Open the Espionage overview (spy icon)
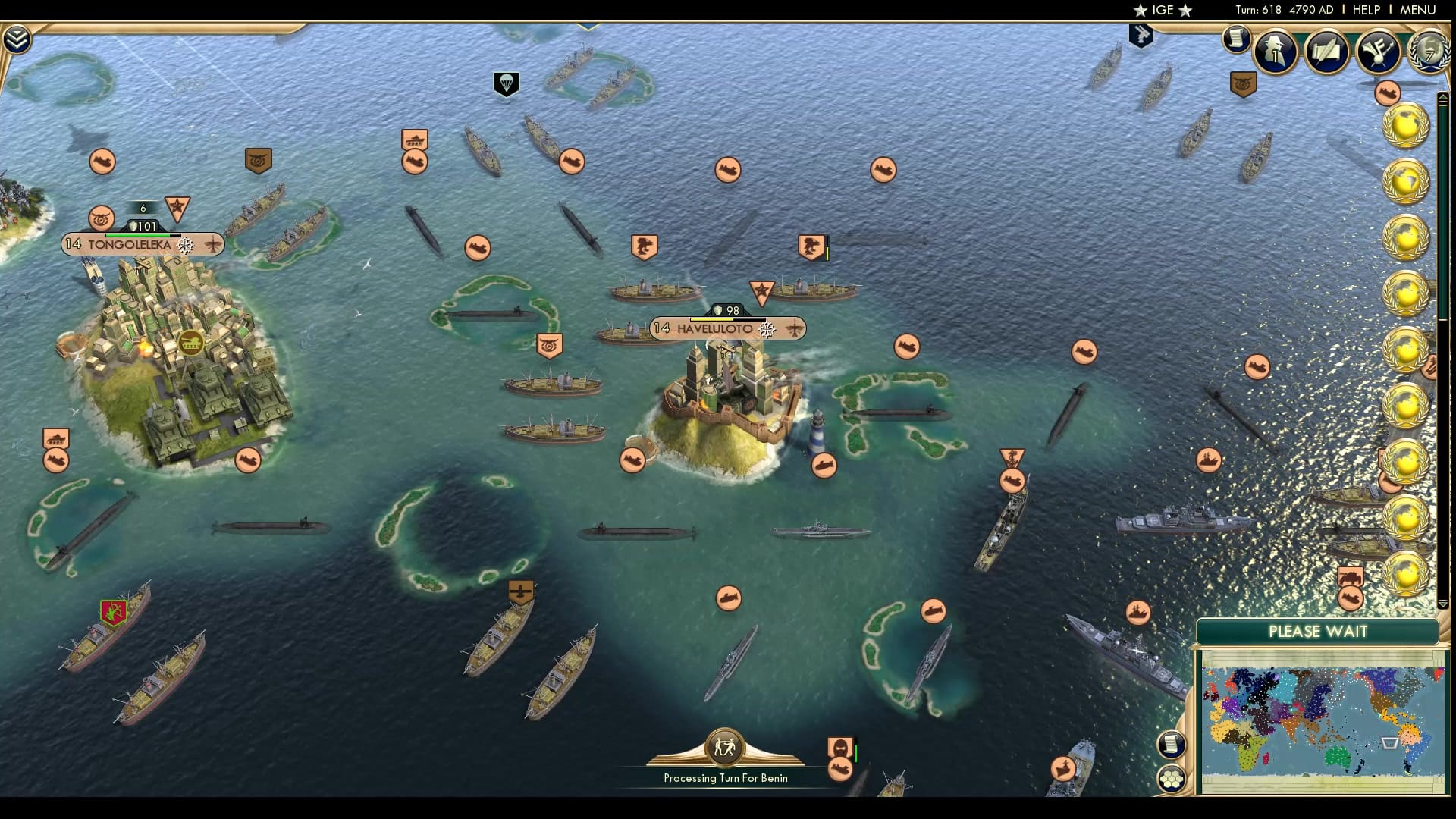The width and height of the screenshot is (1456, 819). tap(1276, 52)
